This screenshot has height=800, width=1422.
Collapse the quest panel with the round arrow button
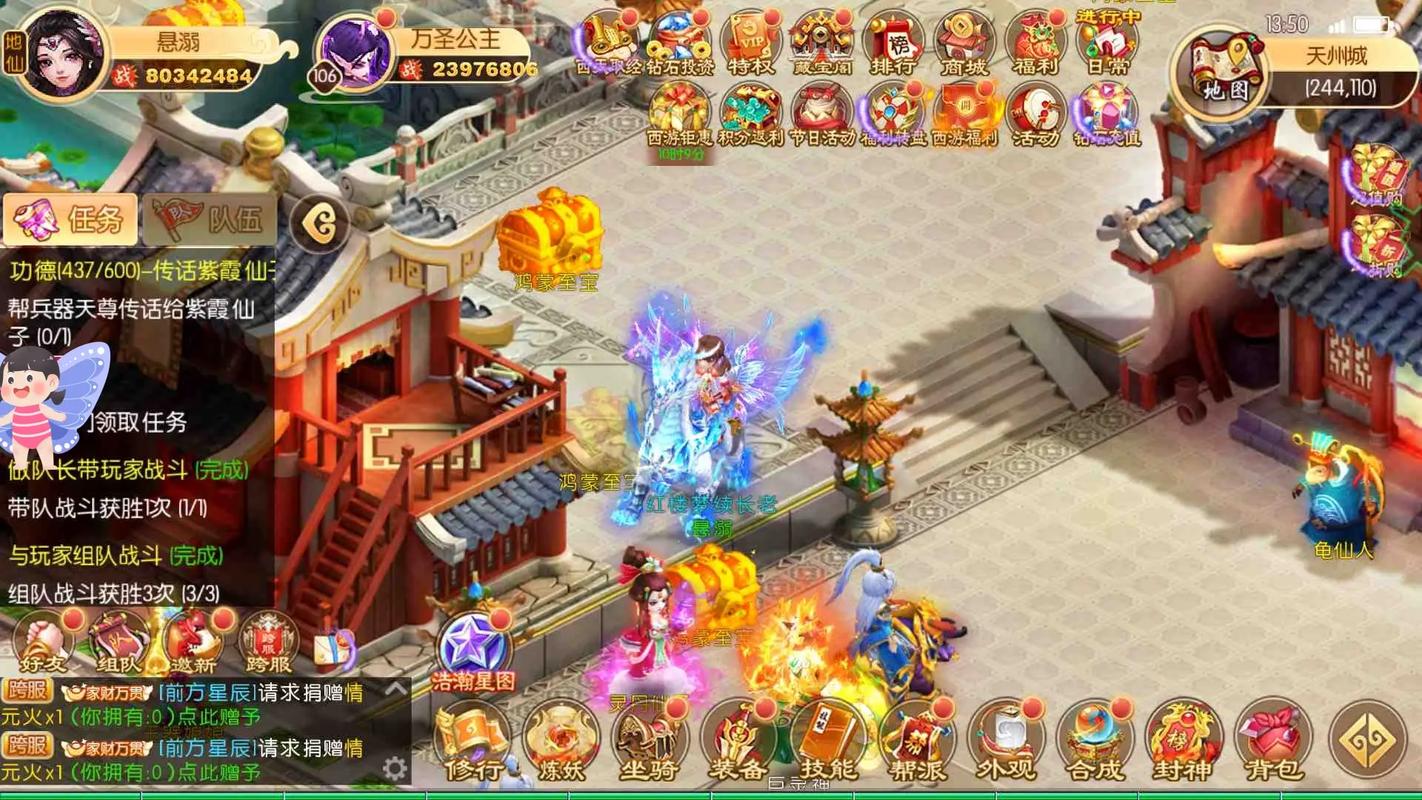pyautogui.click(x=320, y=224)
